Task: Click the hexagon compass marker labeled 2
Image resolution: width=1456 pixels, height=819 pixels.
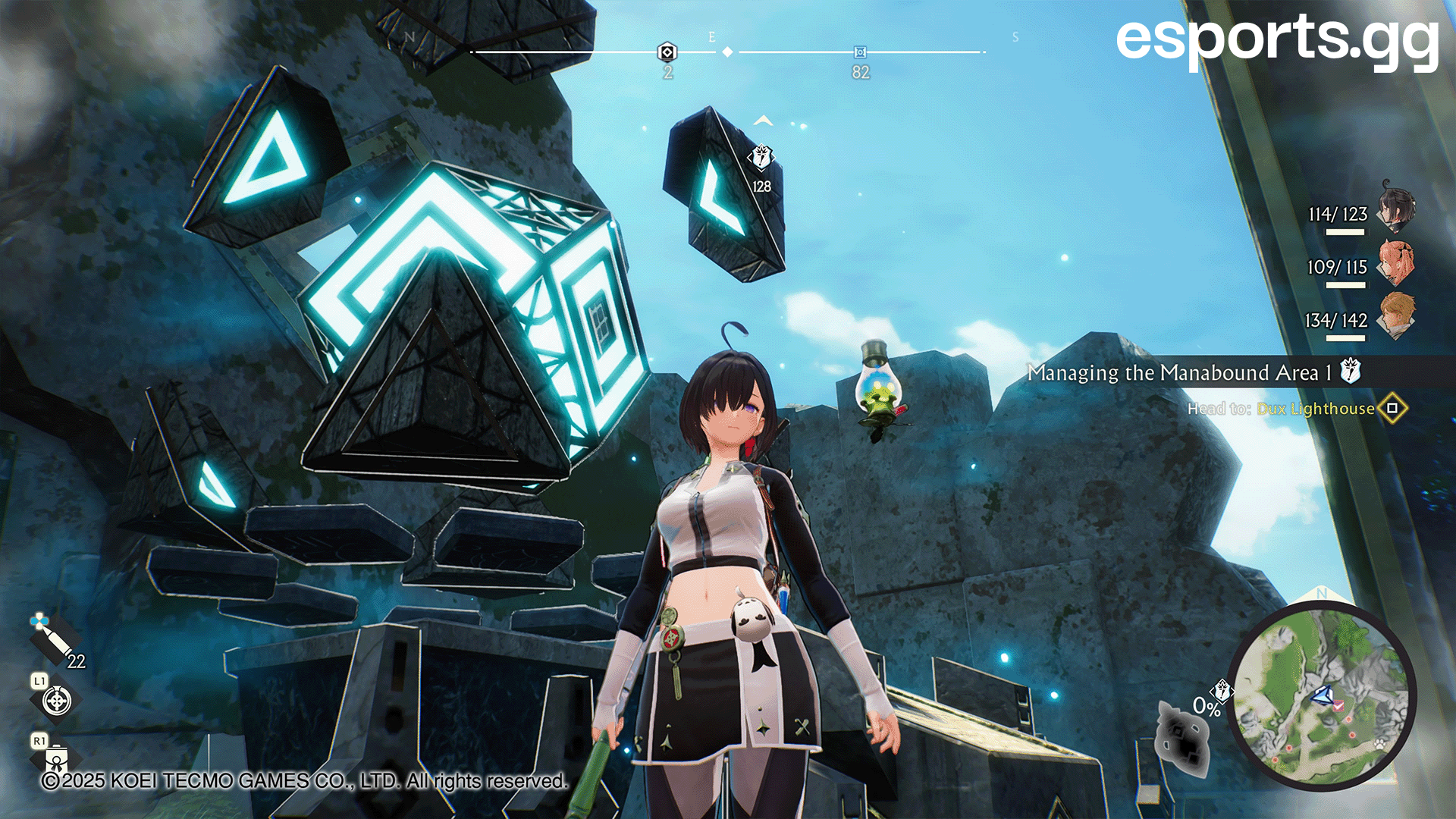Action: pos(667,52)
